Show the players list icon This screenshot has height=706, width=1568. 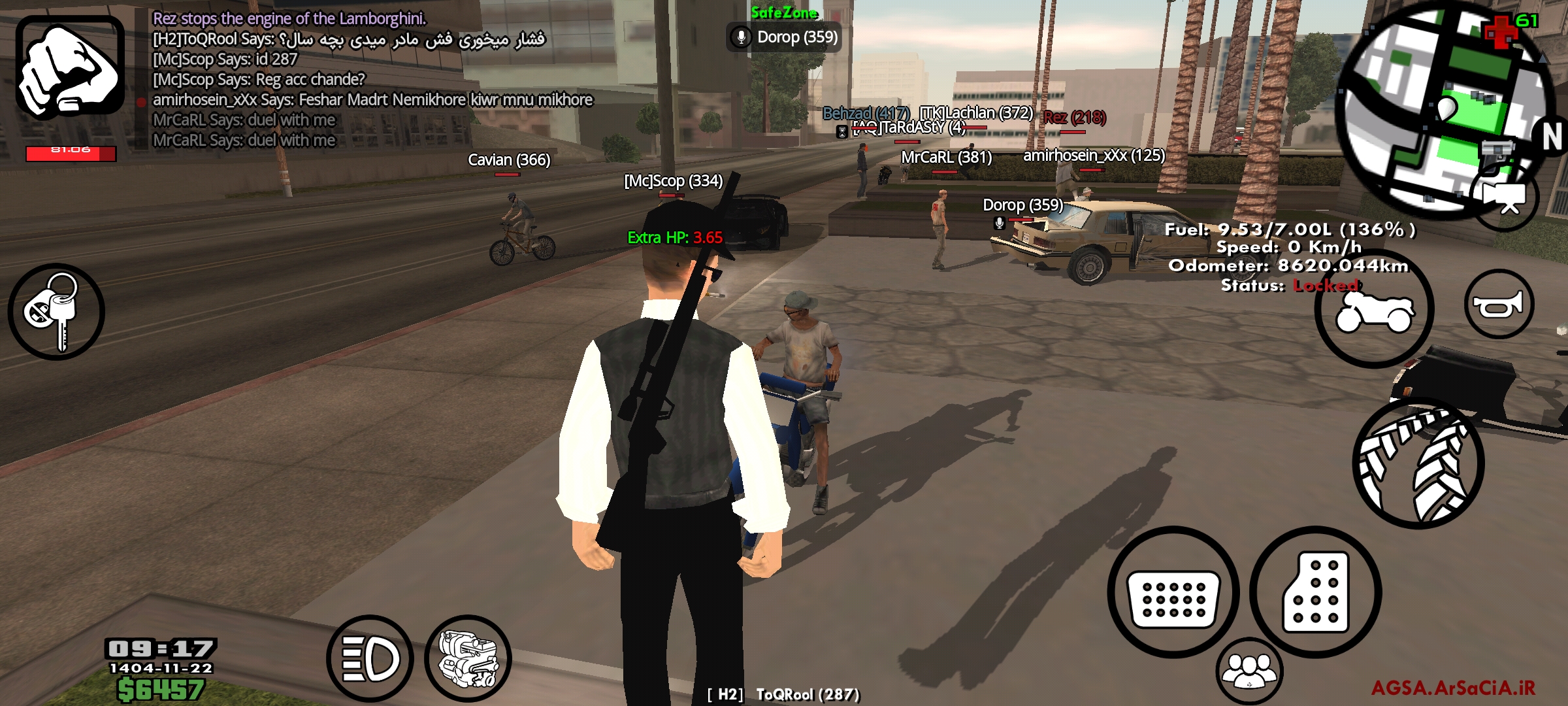1249,671
